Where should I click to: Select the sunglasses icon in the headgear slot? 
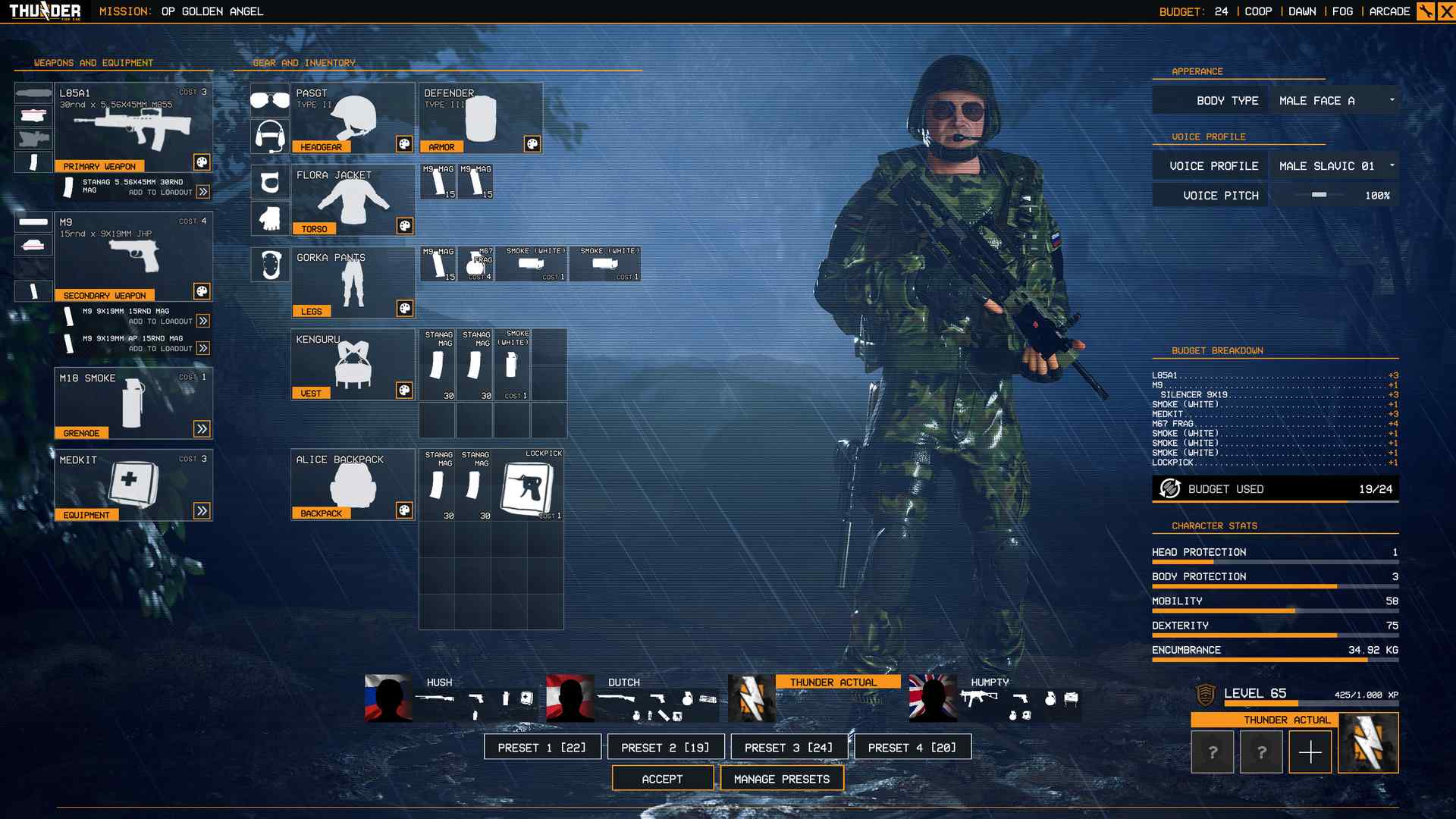pos(270,99)
